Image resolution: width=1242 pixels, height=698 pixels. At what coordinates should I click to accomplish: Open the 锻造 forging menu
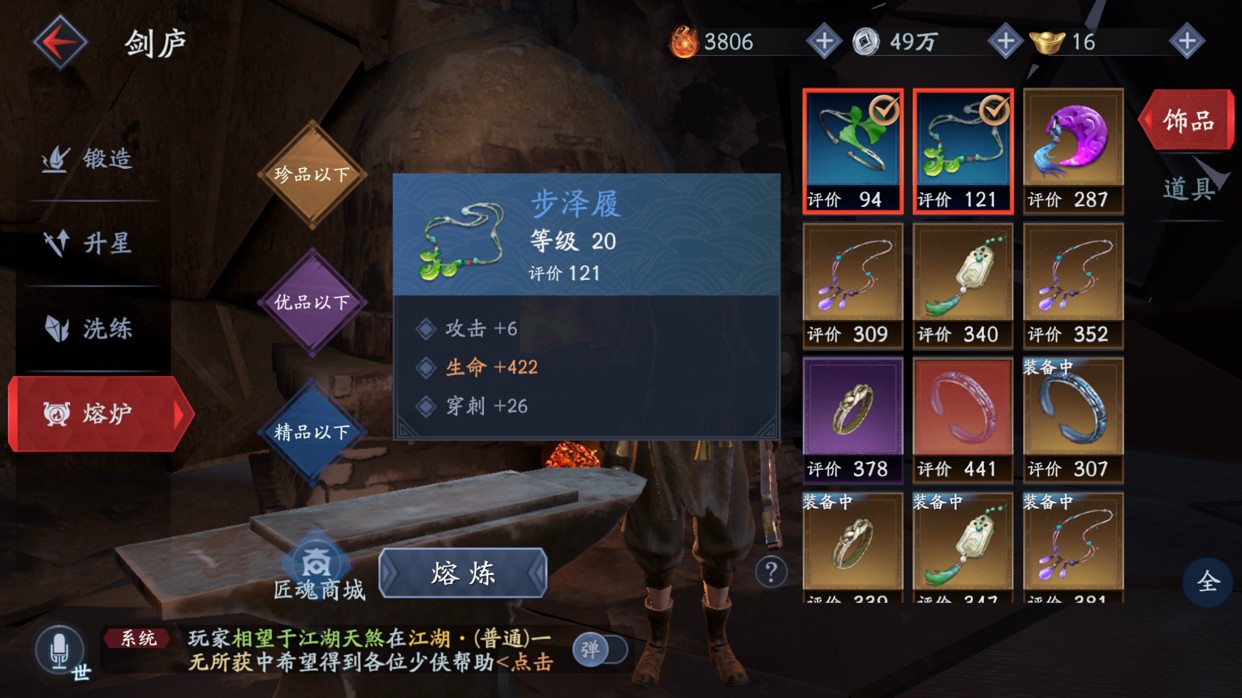pos(88,159)
